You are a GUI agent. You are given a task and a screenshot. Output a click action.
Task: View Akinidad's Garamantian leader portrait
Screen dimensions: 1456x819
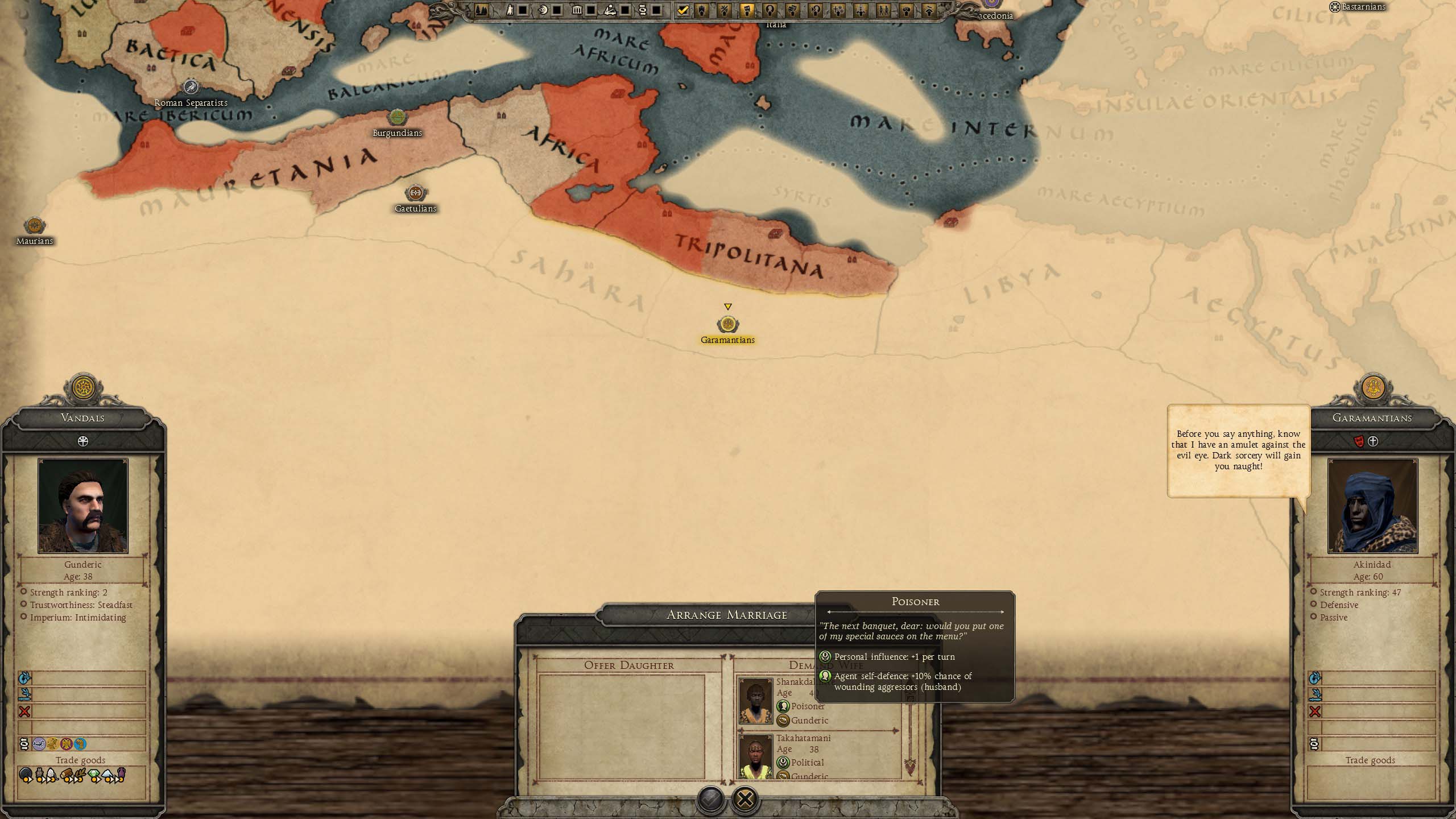[1372, 506]
